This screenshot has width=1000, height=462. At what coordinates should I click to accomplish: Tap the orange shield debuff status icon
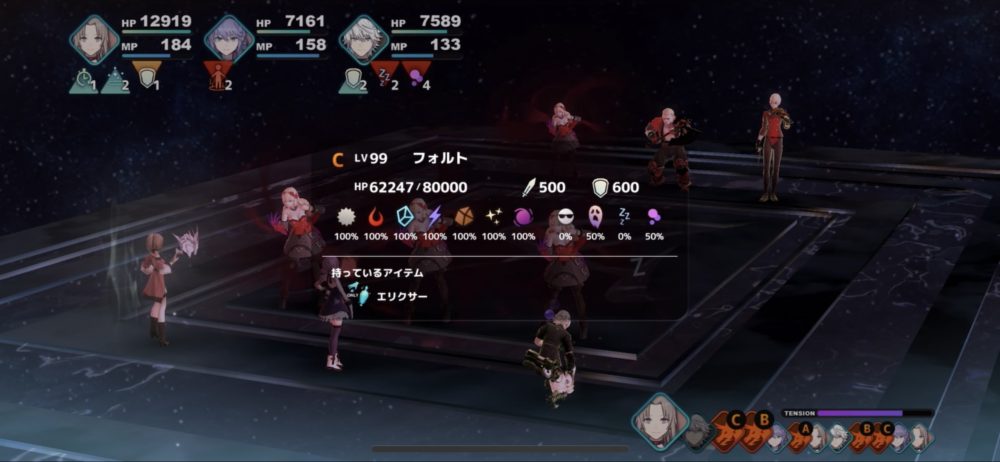point(147,73)
